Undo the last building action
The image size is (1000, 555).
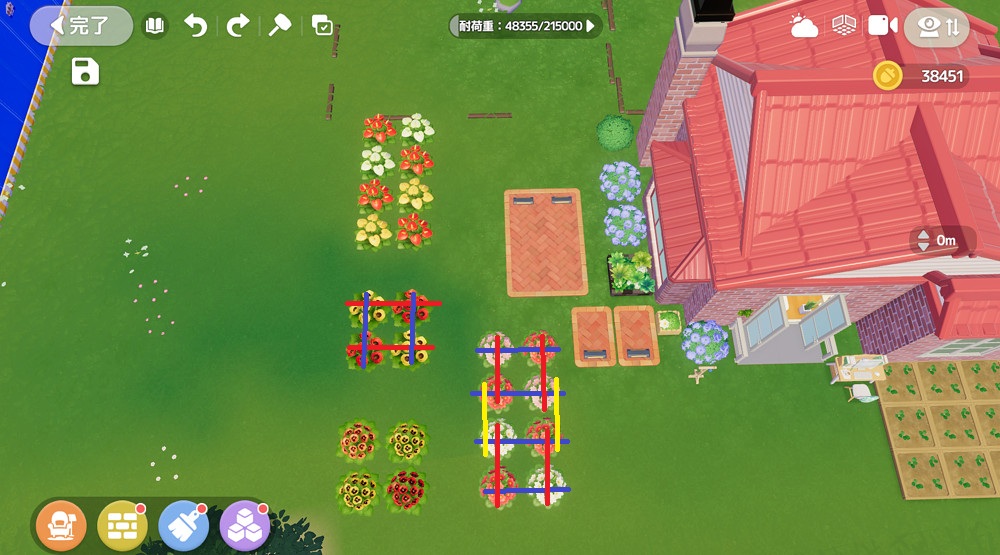point(196,26)
